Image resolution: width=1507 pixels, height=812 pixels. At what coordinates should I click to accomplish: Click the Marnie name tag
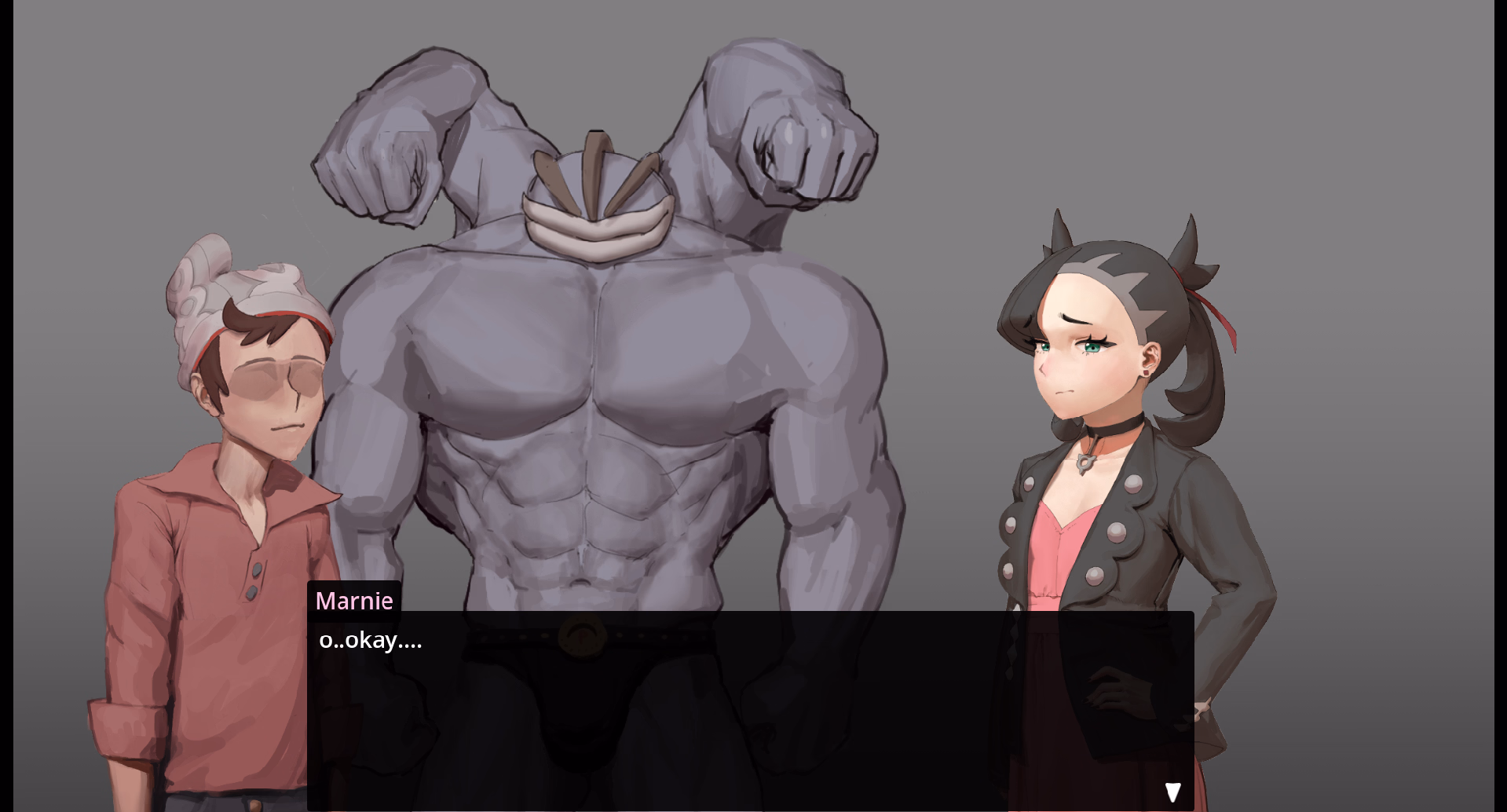click(355, 600)
